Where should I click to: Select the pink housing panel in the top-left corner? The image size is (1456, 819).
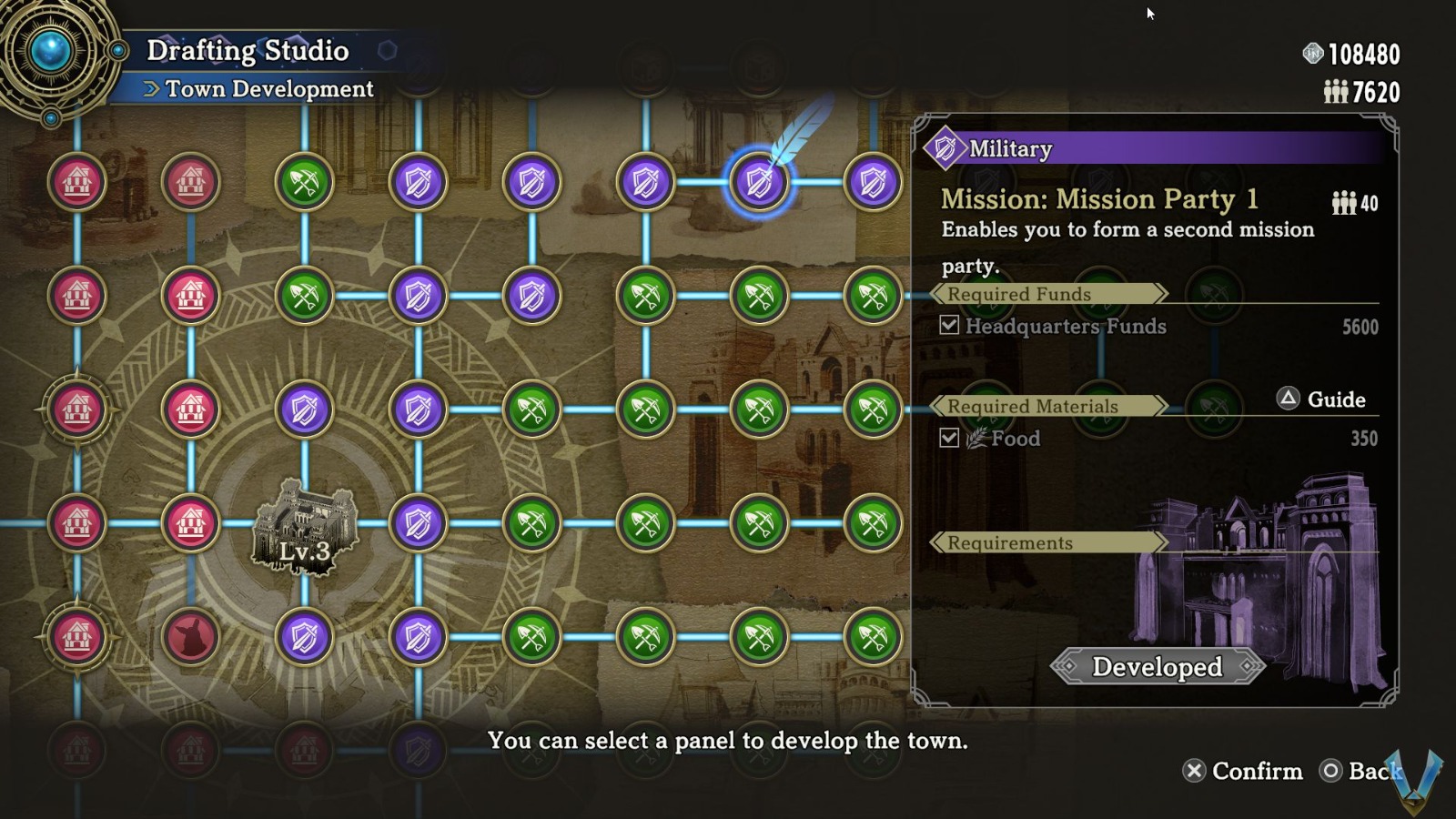77,182
